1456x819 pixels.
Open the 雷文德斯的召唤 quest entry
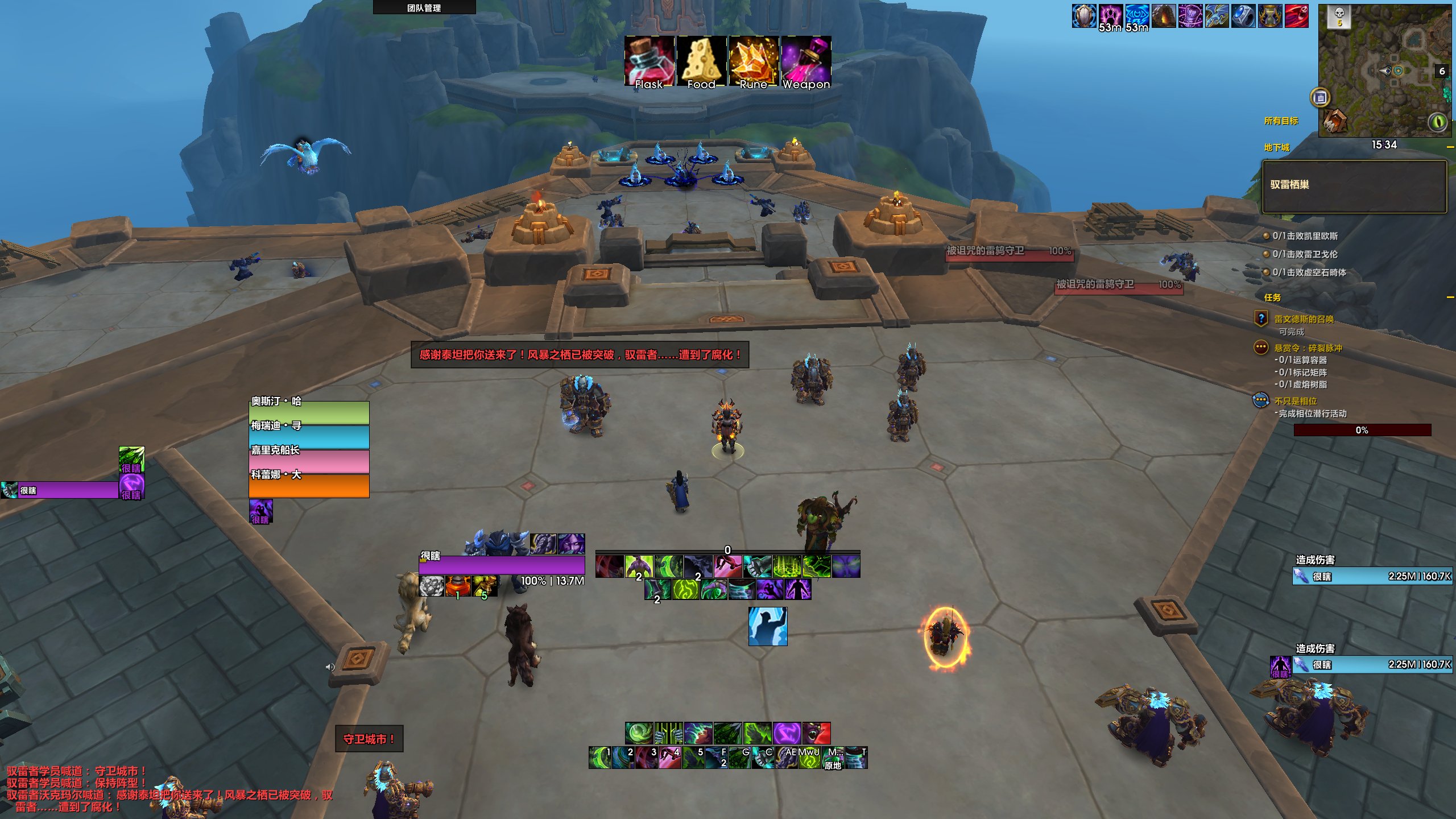(1304, 319)
